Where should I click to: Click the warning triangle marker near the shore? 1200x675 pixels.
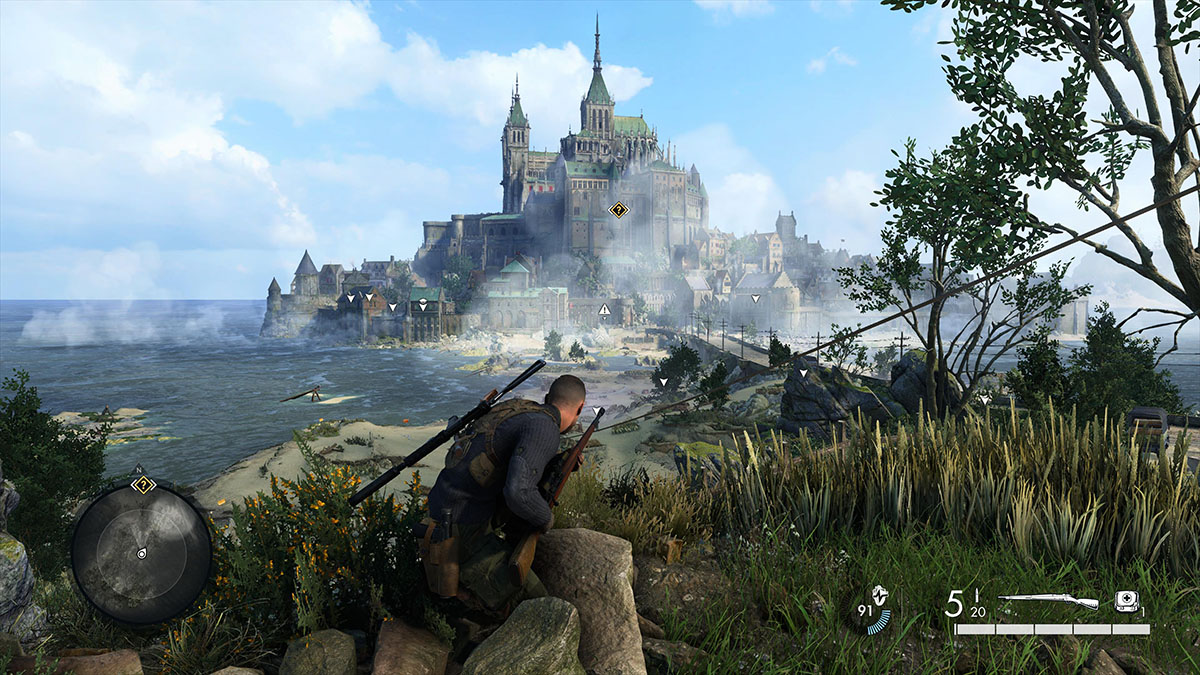(x=604, y=311)
